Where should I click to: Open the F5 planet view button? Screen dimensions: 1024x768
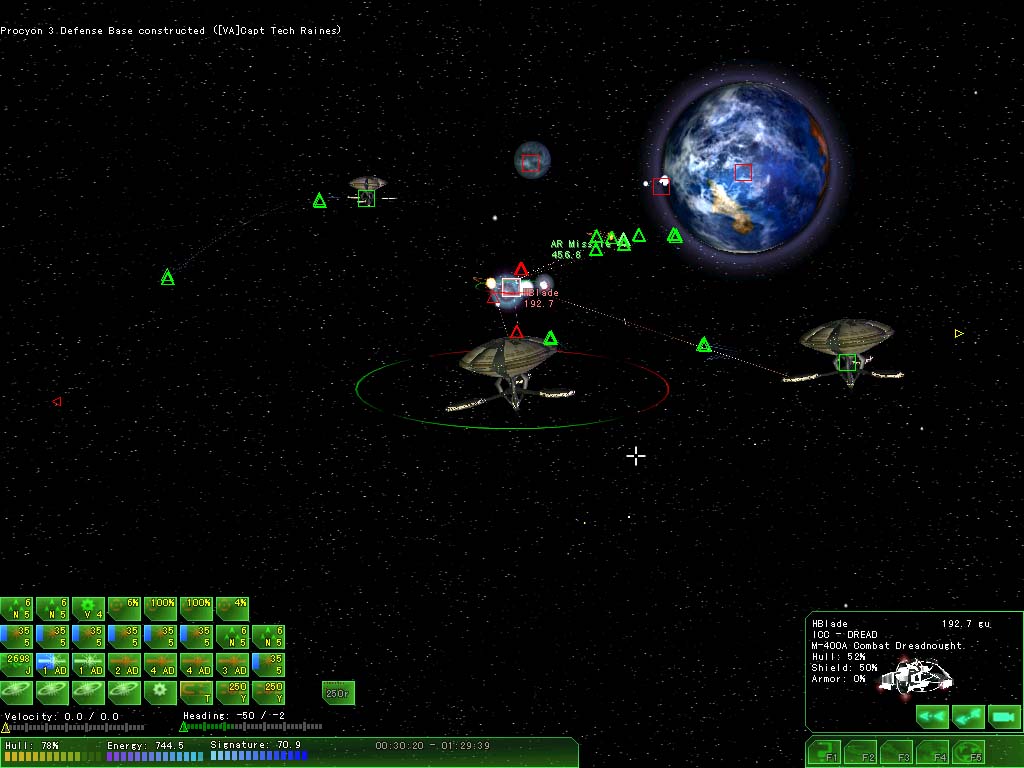[x=967, y=752]
